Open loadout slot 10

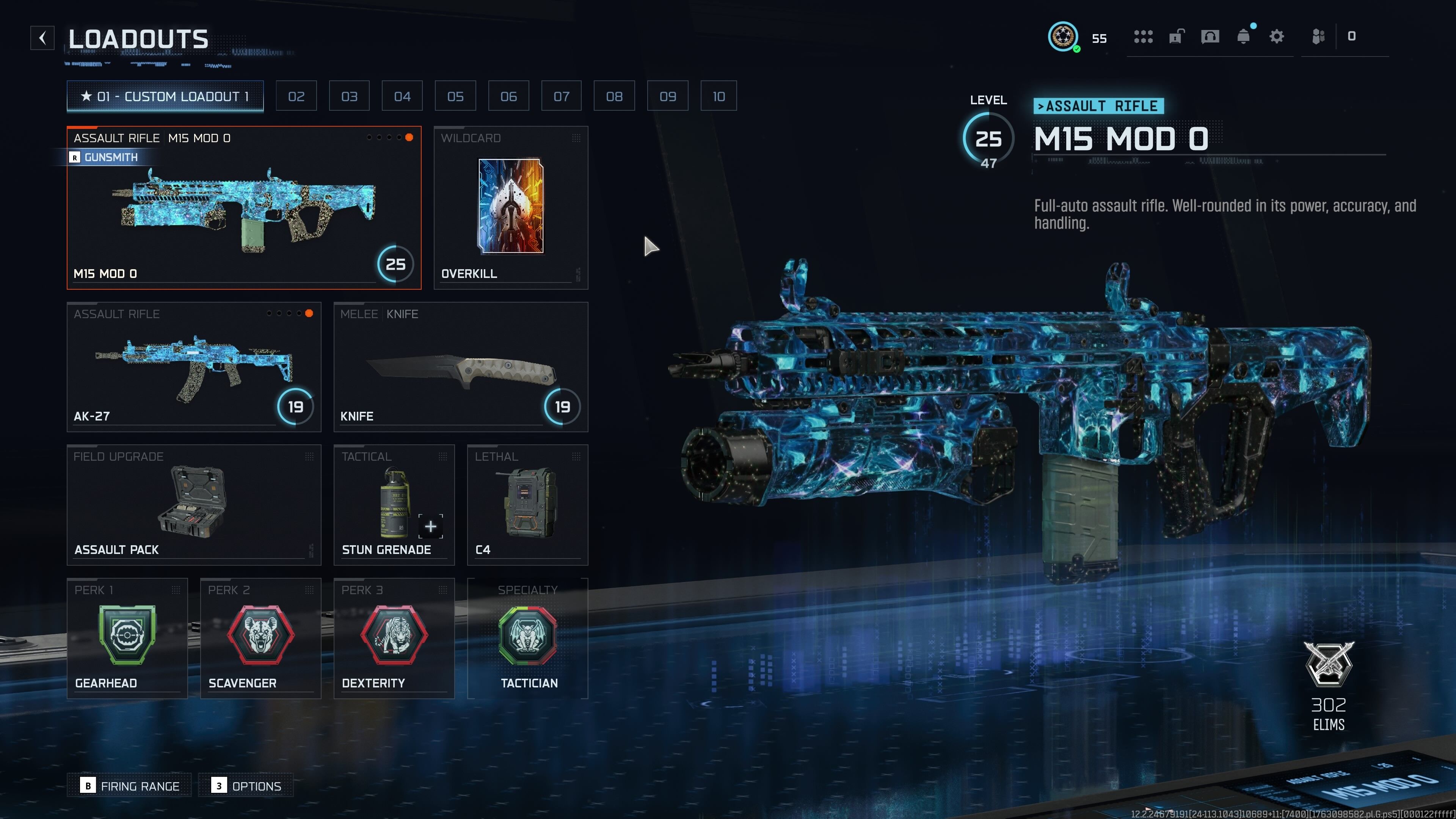pyautogui.click(x=719, y=96)
